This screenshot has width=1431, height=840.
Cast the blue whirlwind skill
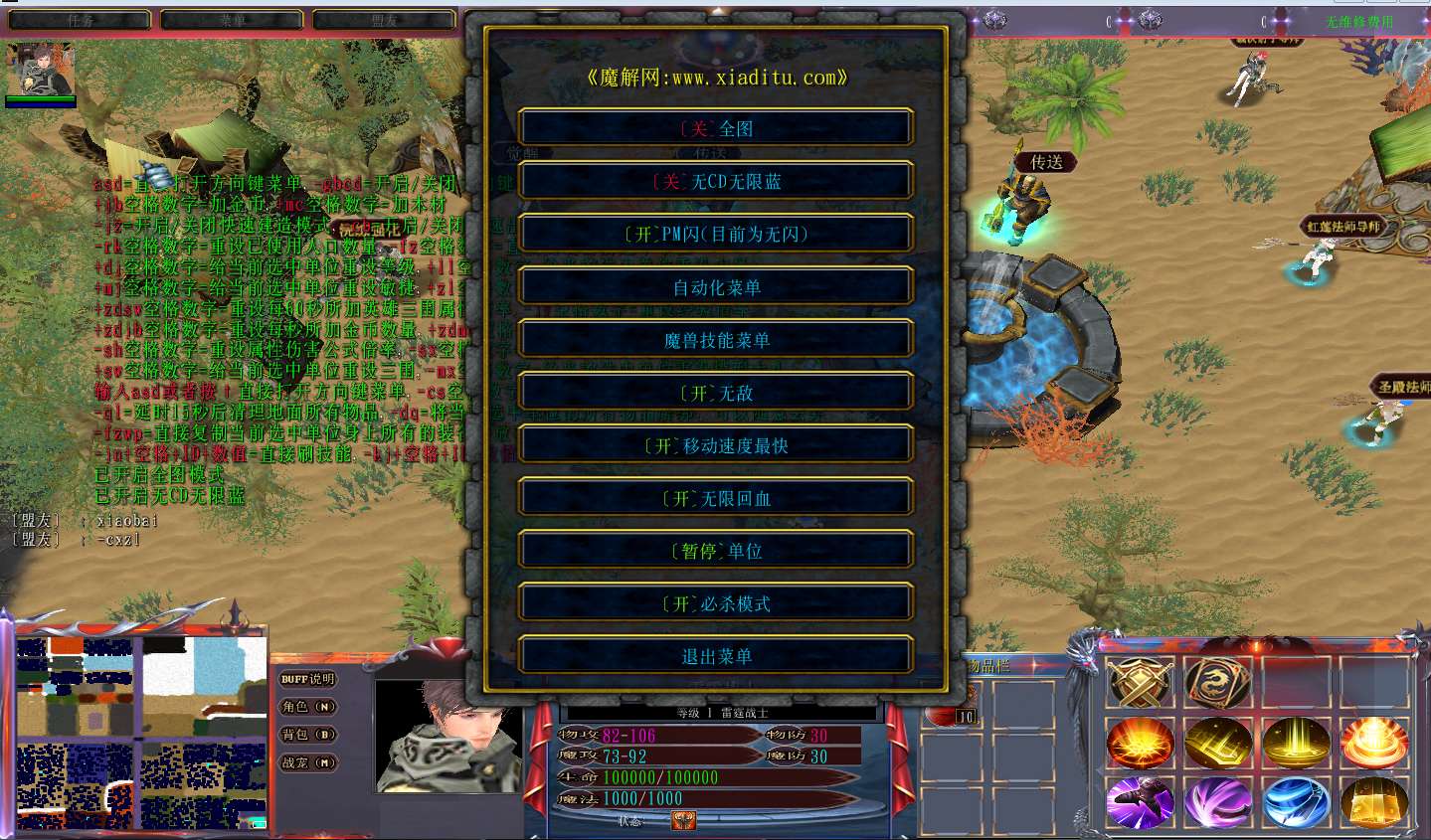pyautogui.click(x=1296, y=802)
